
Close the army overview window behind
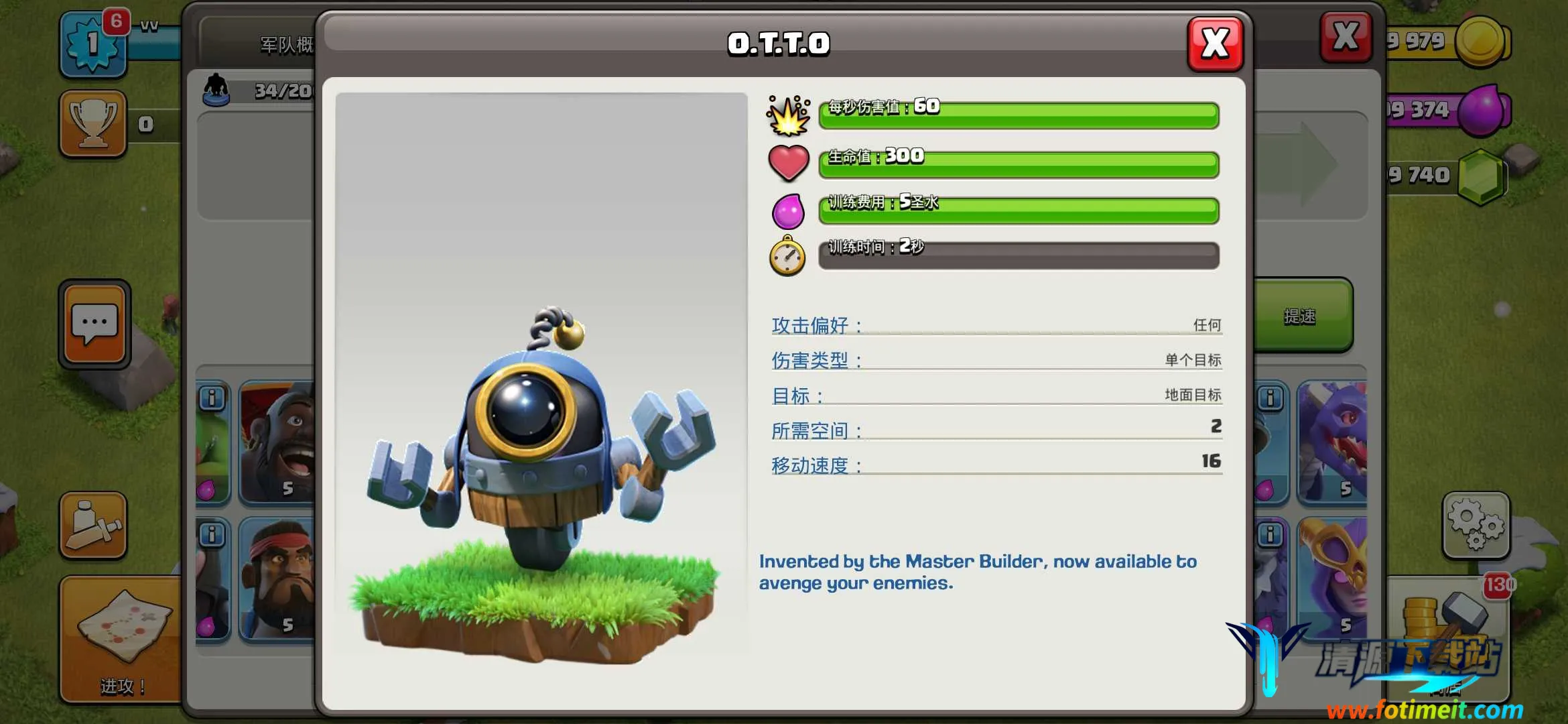[x=1345, y=37]
